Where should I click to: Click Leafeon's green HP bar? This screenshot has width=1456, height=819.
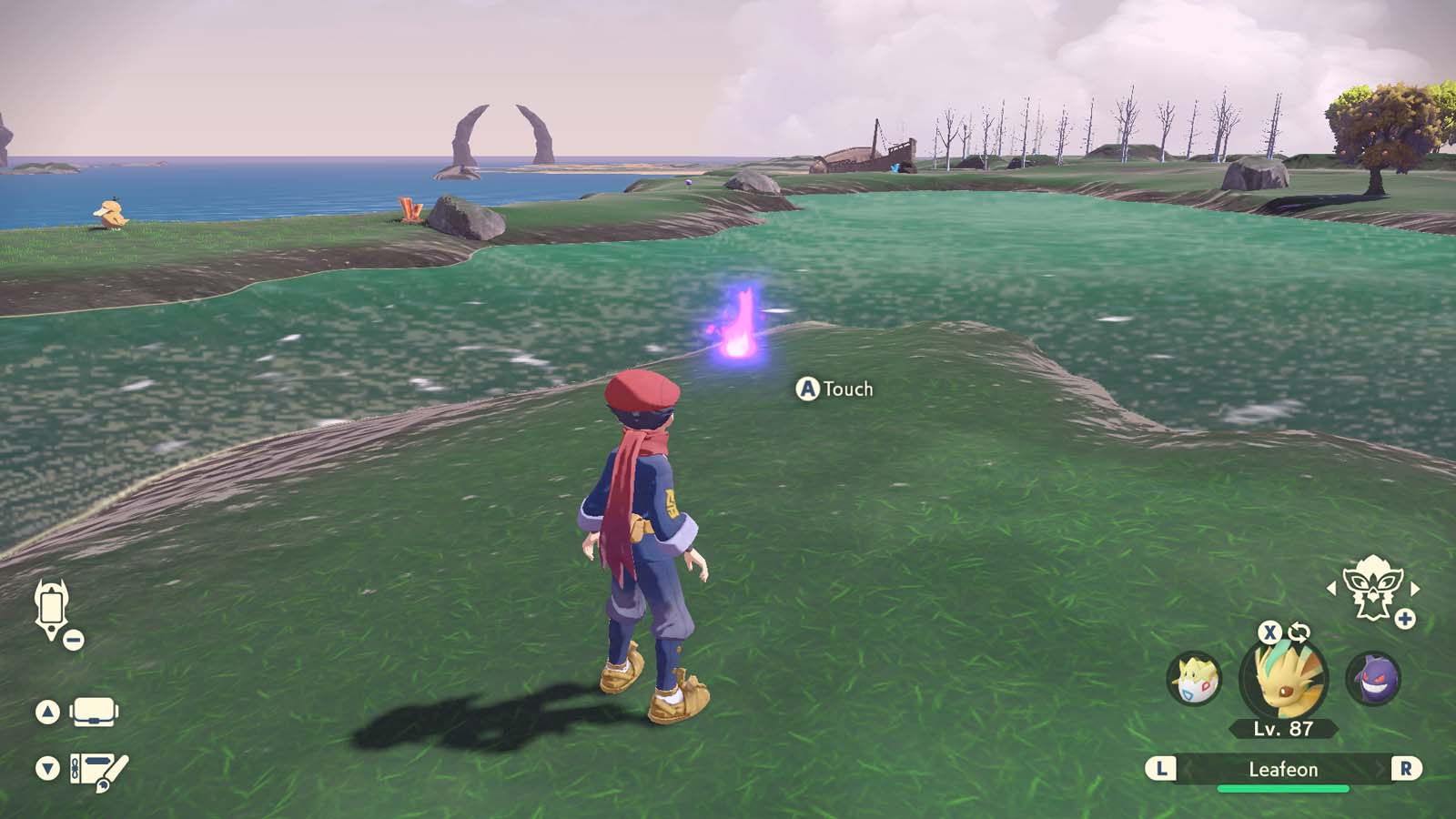[x=1283, y=788]
